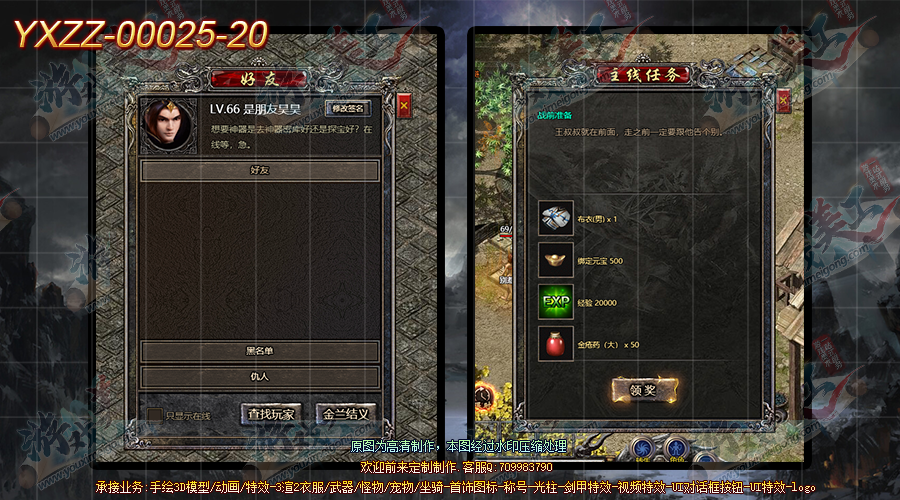
Task: Click the 查找玩家 find player button
Action: (x=271, y=414)
